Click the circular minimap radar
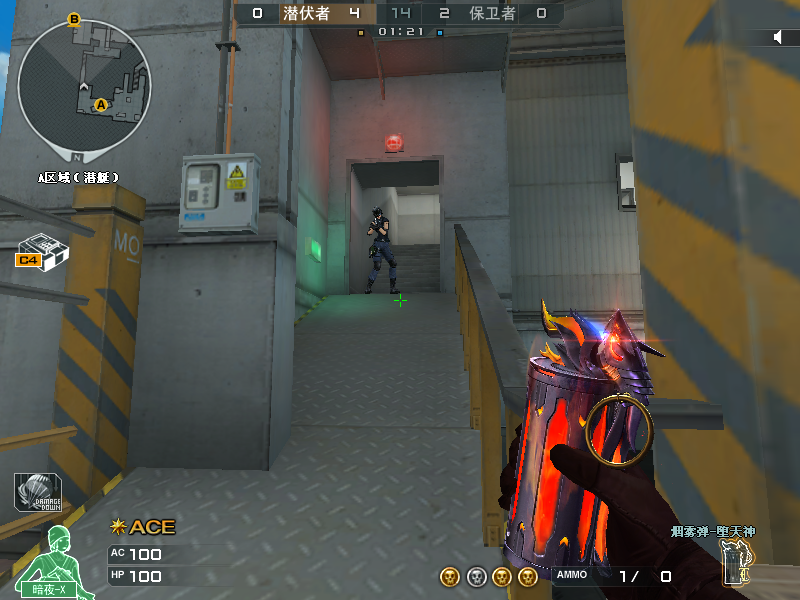The image size is (800, 600). point(84,86)
